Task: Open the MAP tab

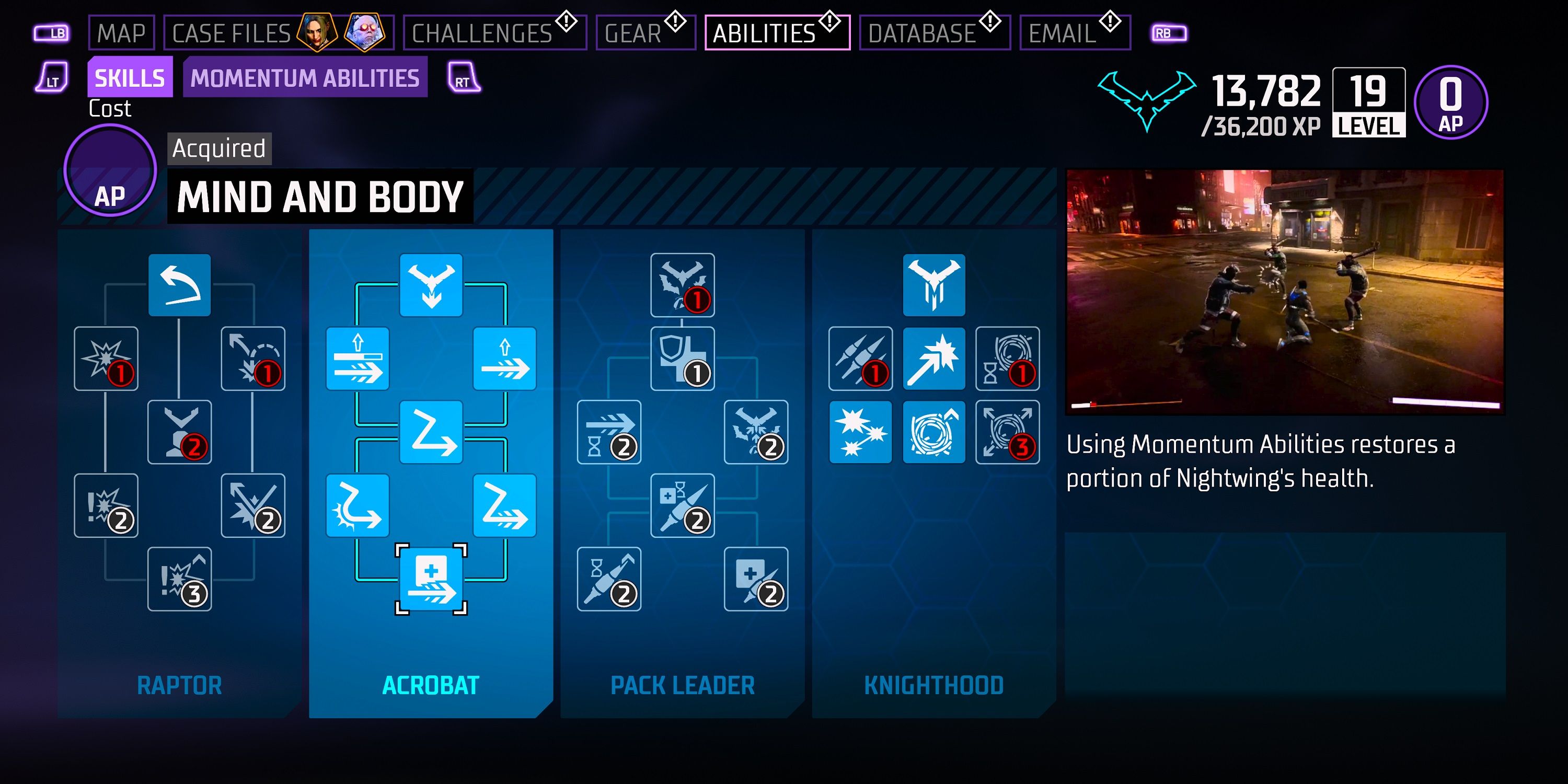Action: [x=122, y=33]
